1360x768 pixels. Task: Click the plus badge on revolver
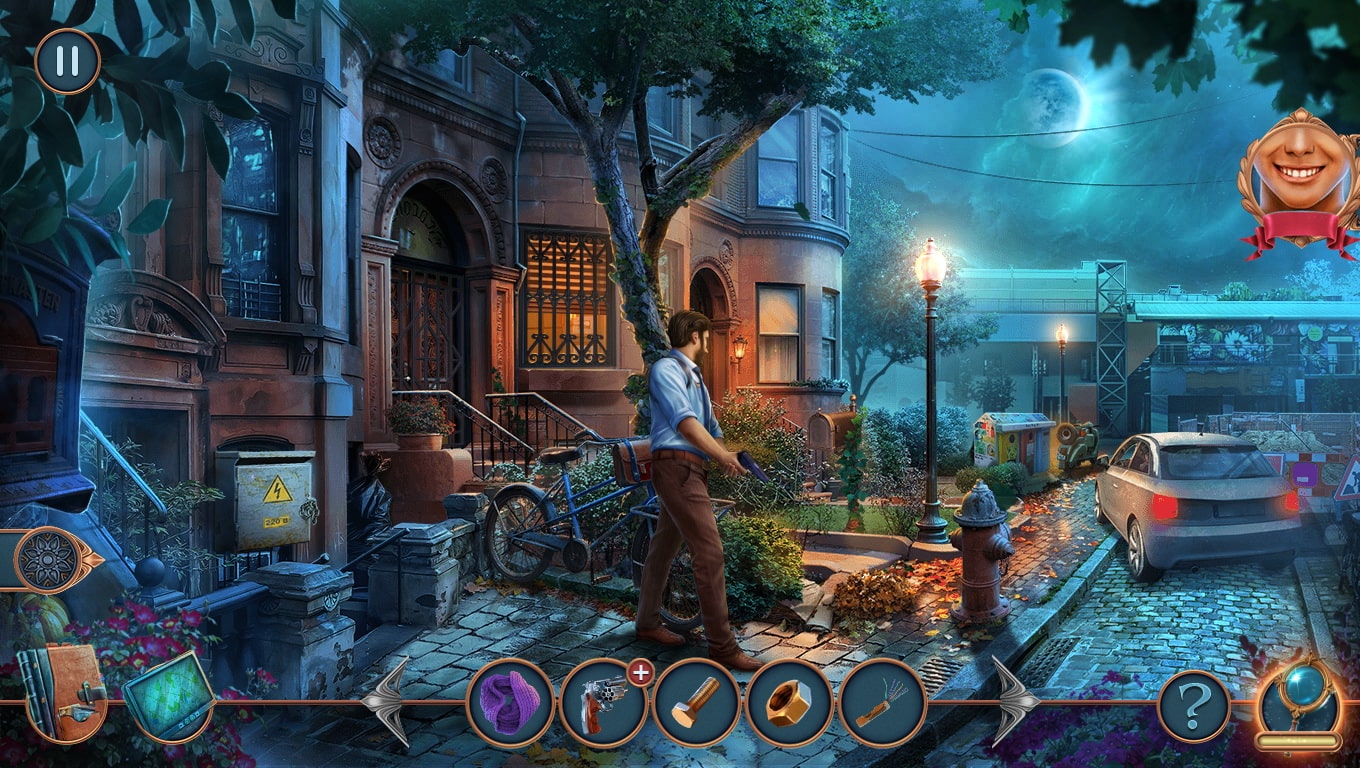[x=640, y=673]
